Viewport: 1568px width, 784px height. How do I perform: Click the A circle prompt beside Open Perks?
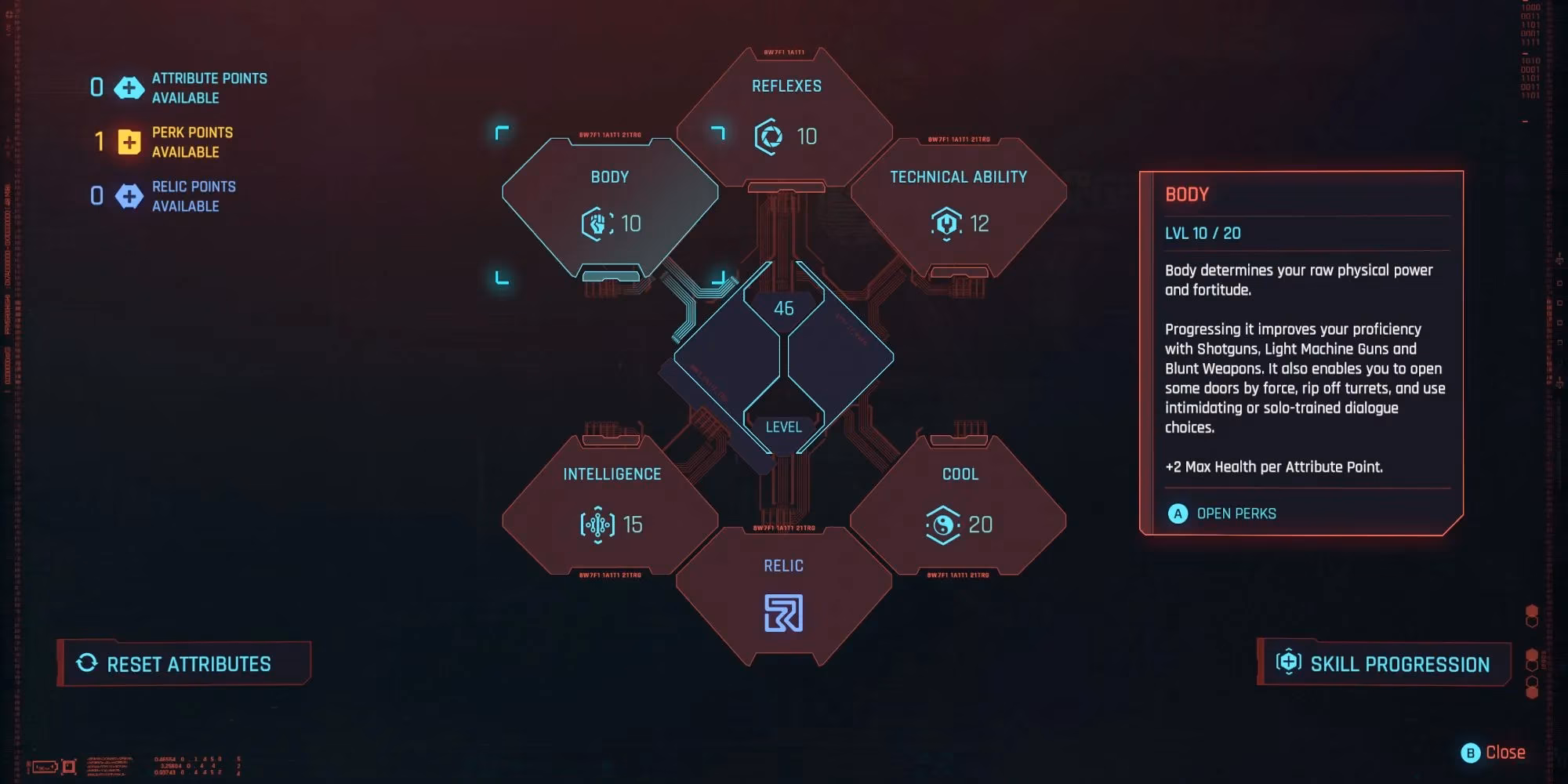[1177, 514]
